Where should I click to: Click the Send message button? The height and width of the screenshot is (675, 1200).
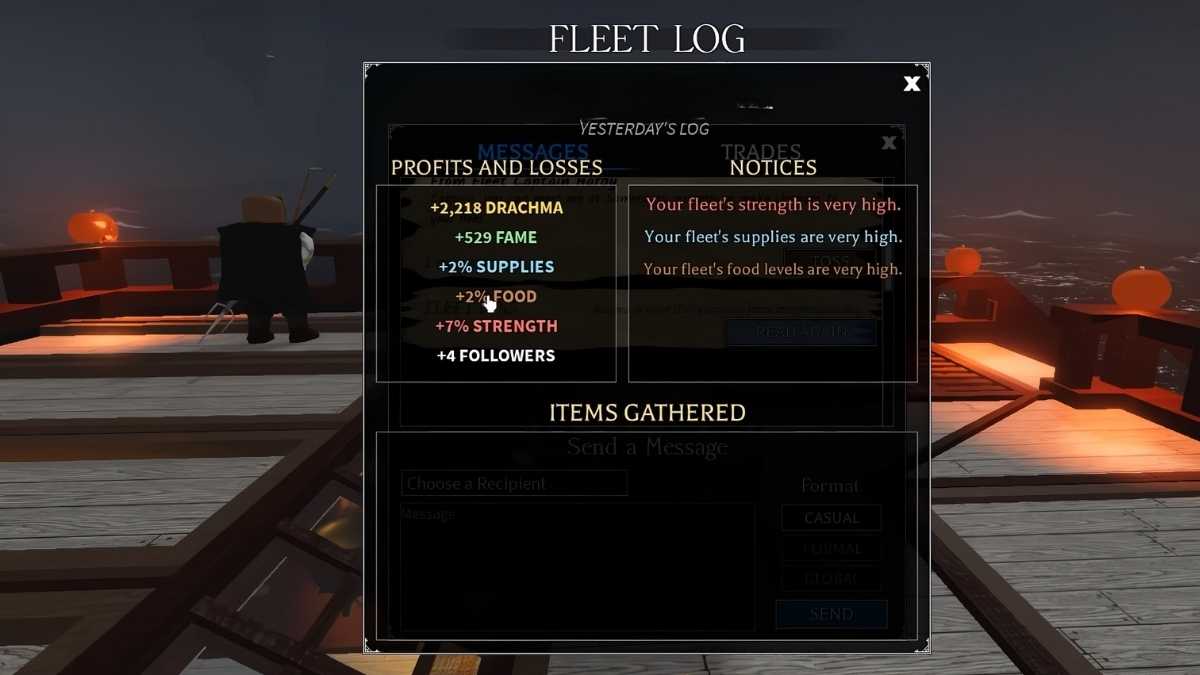(x=831, y=614)
